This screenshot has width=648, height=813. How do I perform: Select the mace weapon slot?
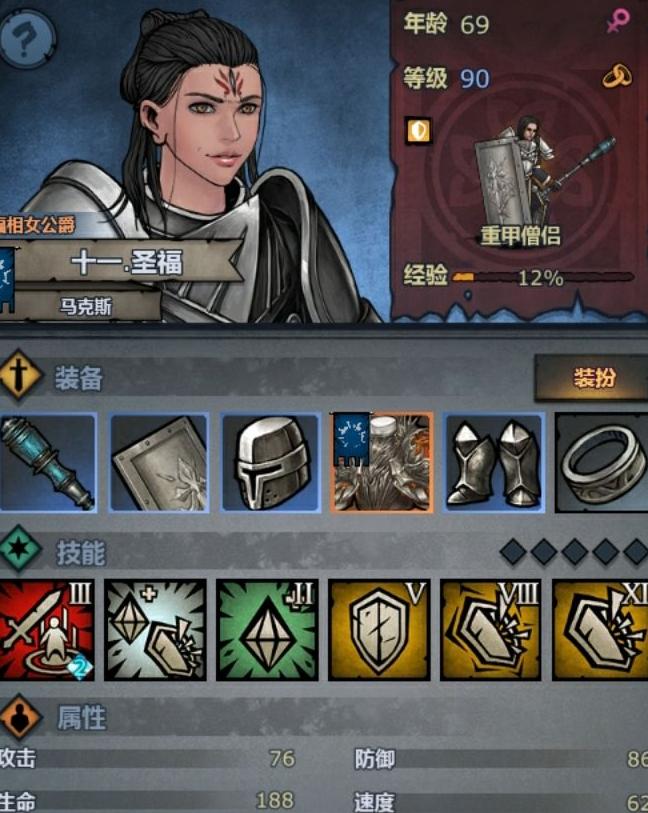(x=48, y=463)
